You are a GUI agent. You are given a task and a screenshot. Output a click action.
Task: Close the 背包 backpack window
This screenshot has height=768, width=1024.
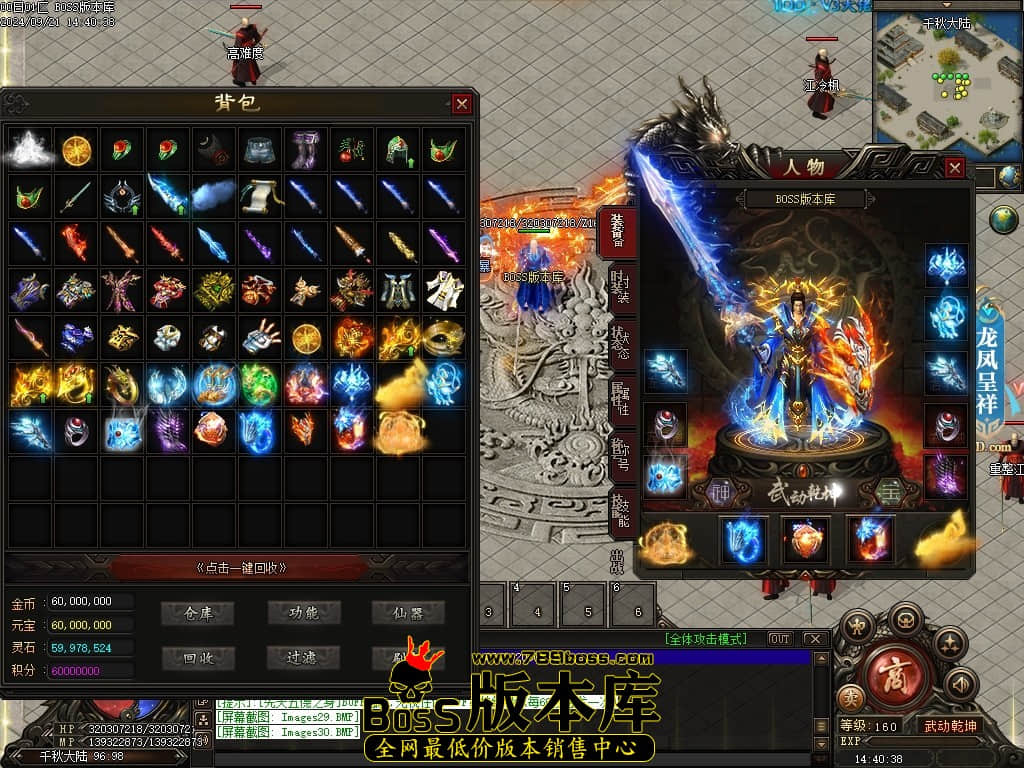[x=461, y=104]
